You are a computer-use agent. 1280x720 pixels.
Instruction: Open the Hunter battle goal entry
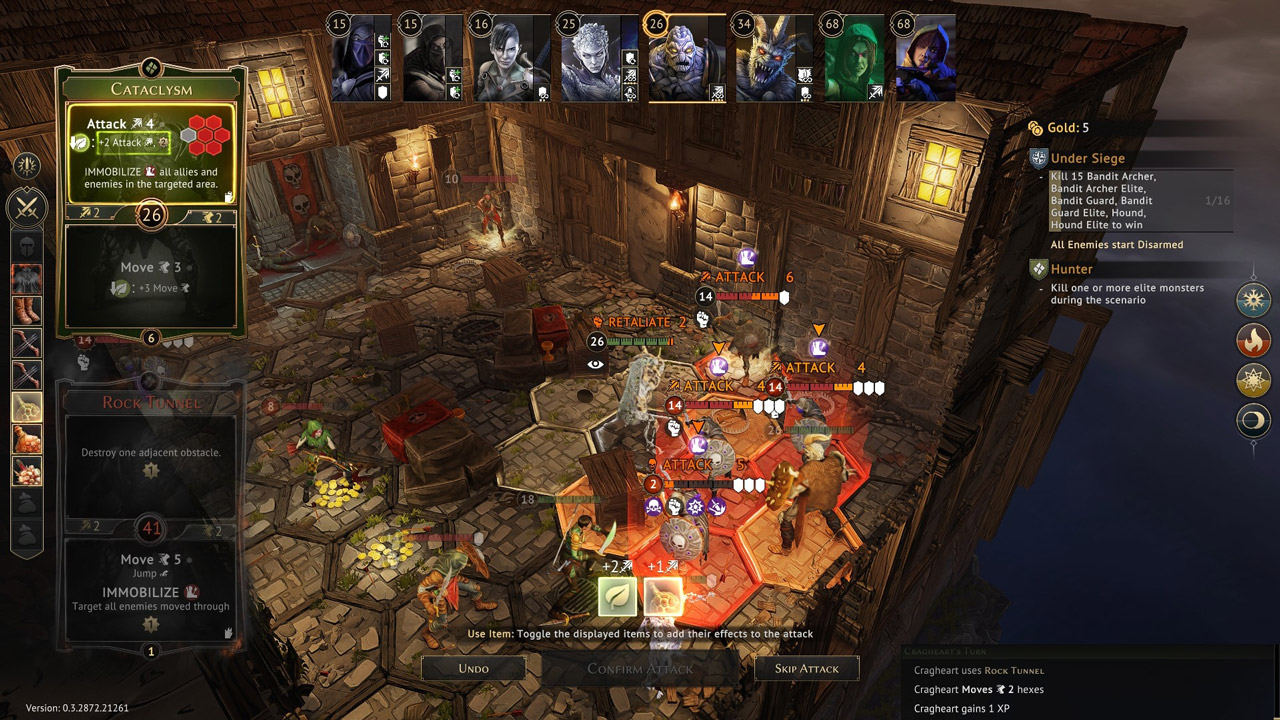pyautogui.click(x=1071, y=269)
